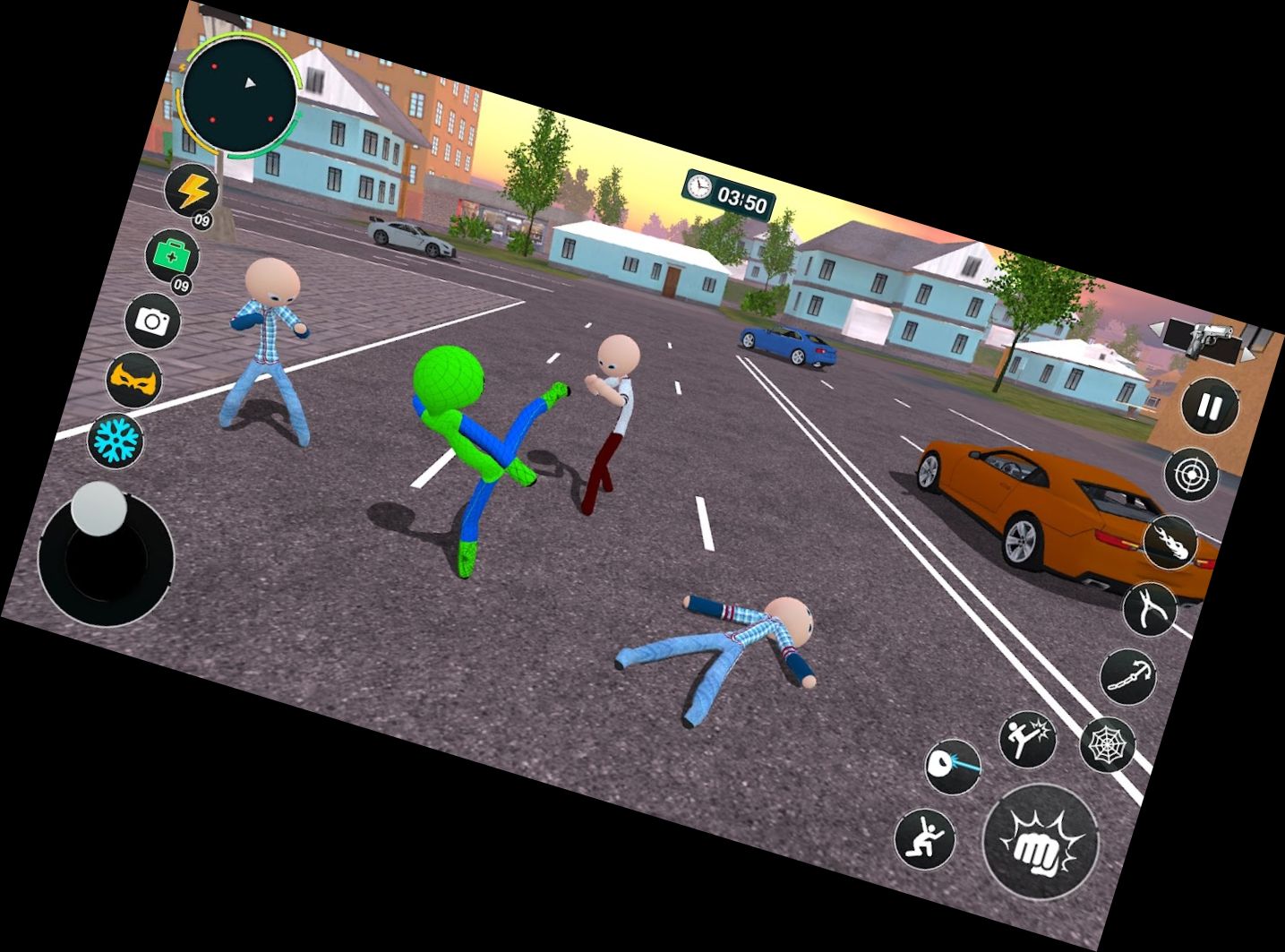Screen dimensions: 1285x952
Task: Perform the kick attack
Action: pyautogui.click(x=1027, y=739)
